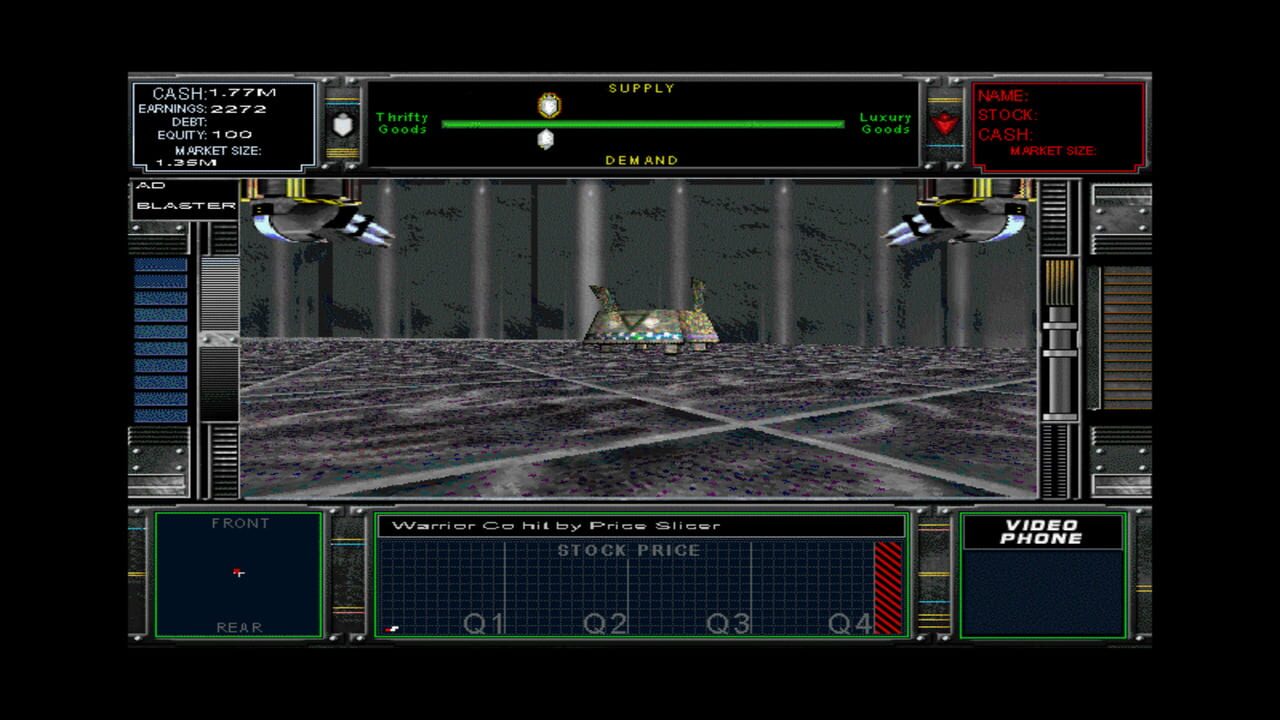Toggle the Thrifty Goods setting

(401, 123)
